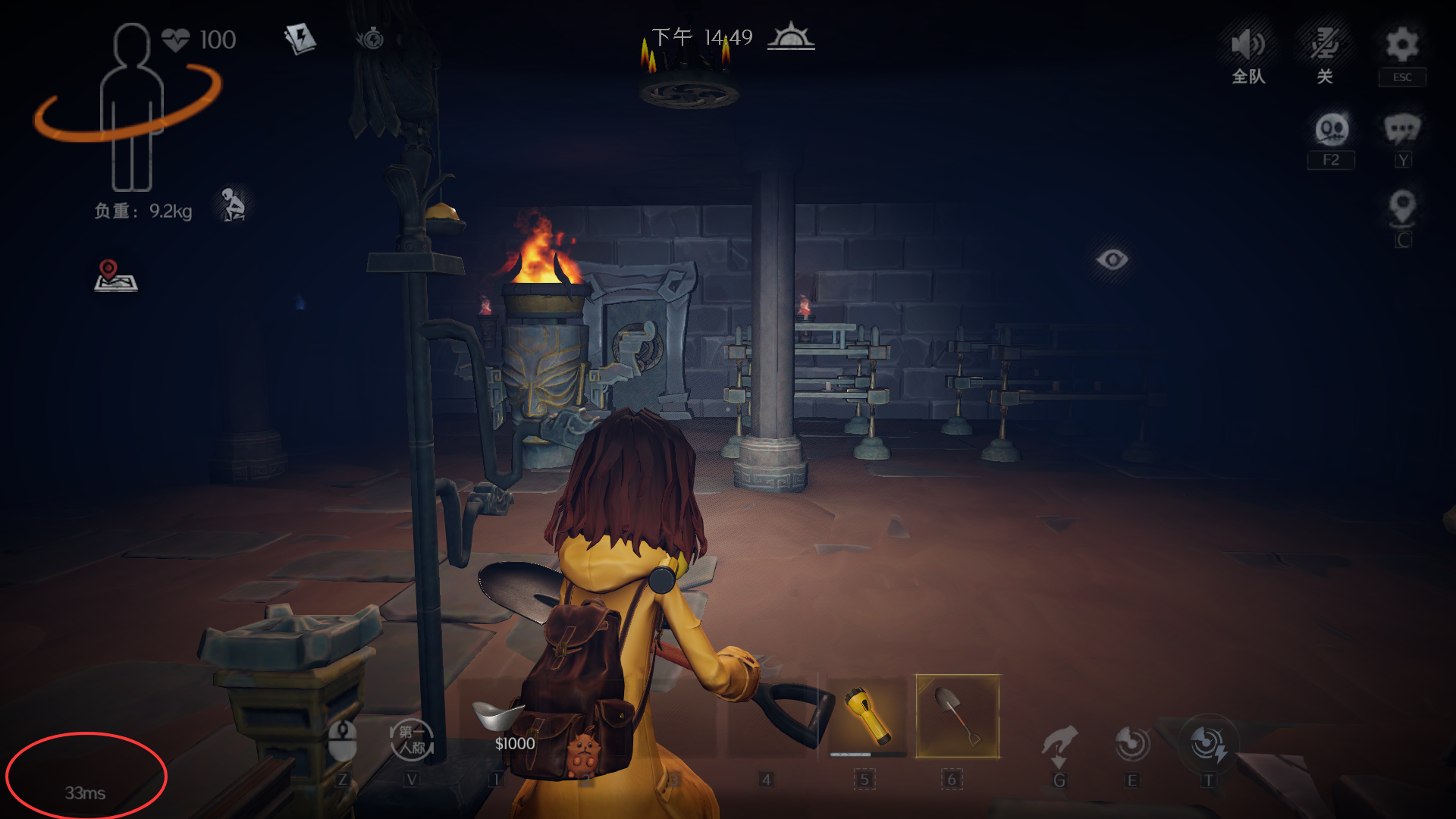This screenshot has width=1456, height=819.
Task: Toggle the crouch stance icon
Action: pos(233,205)
